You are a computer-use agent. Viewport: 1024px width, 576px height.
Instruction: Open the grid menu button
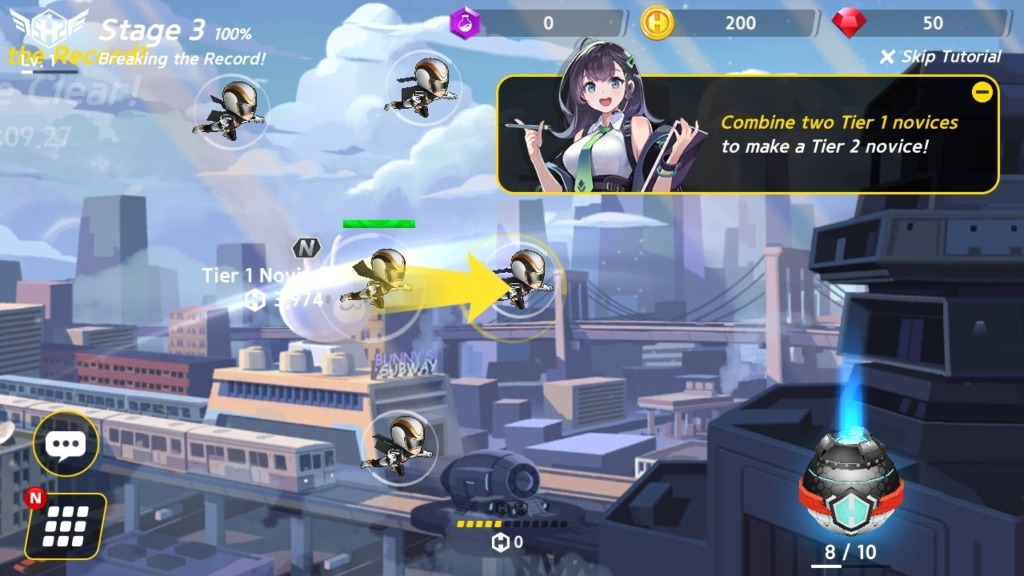point(66,524)
